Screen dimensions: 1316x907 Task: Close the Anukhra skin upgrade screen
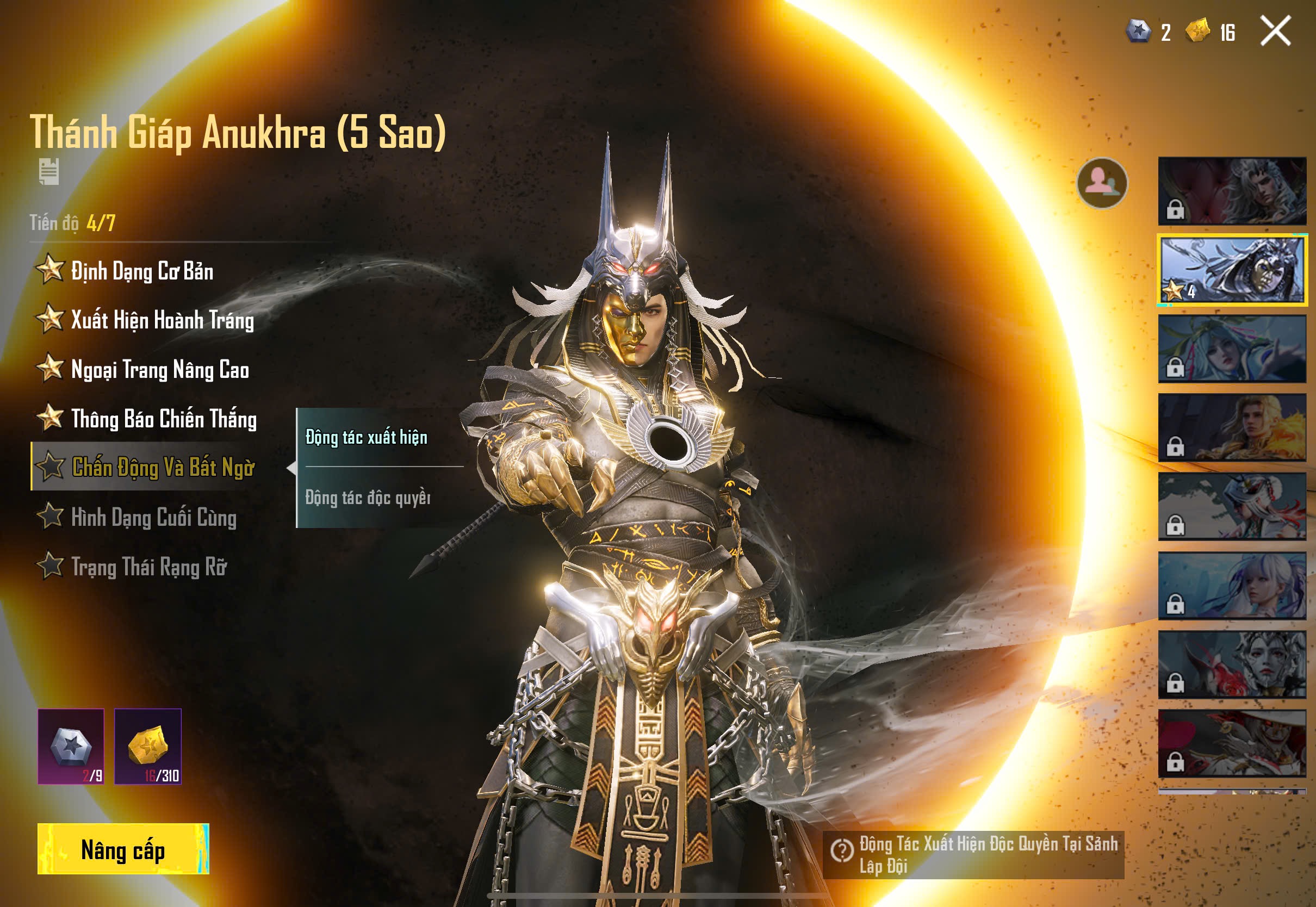[1275, 30]
